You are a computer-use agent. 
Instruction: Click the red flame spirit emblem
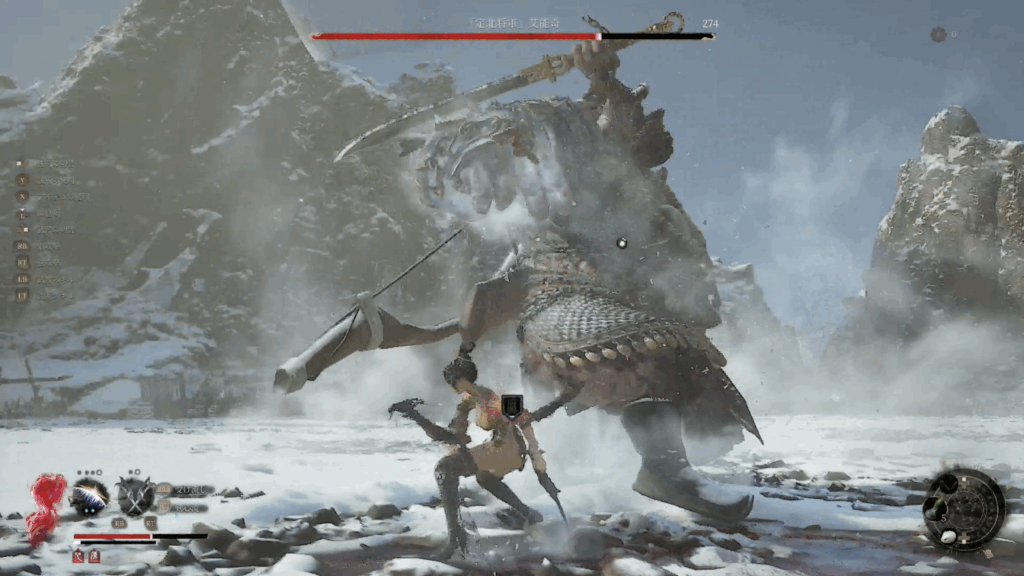pyautogui.click(x=45, y=506)
